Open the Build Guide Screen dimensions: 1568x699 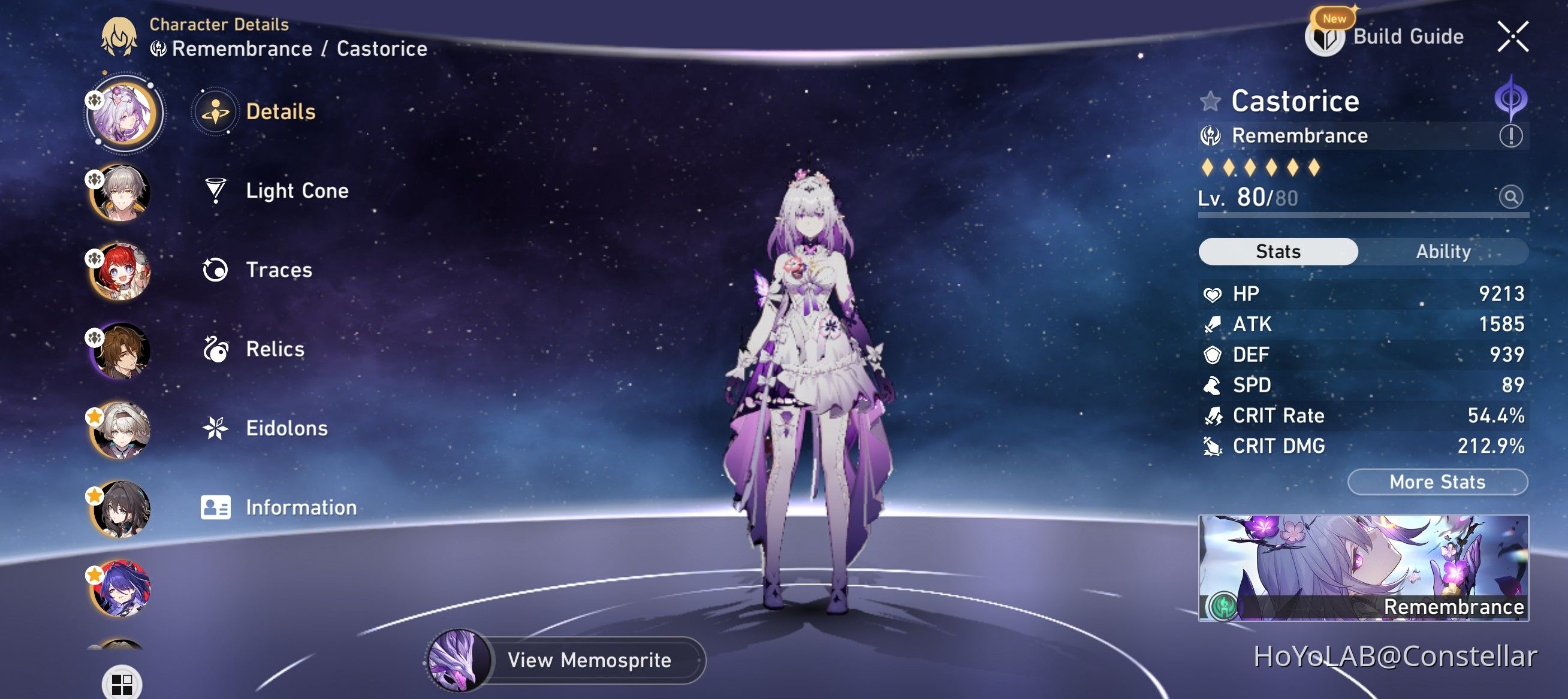pyautogui.click(x=1414, y=36)
